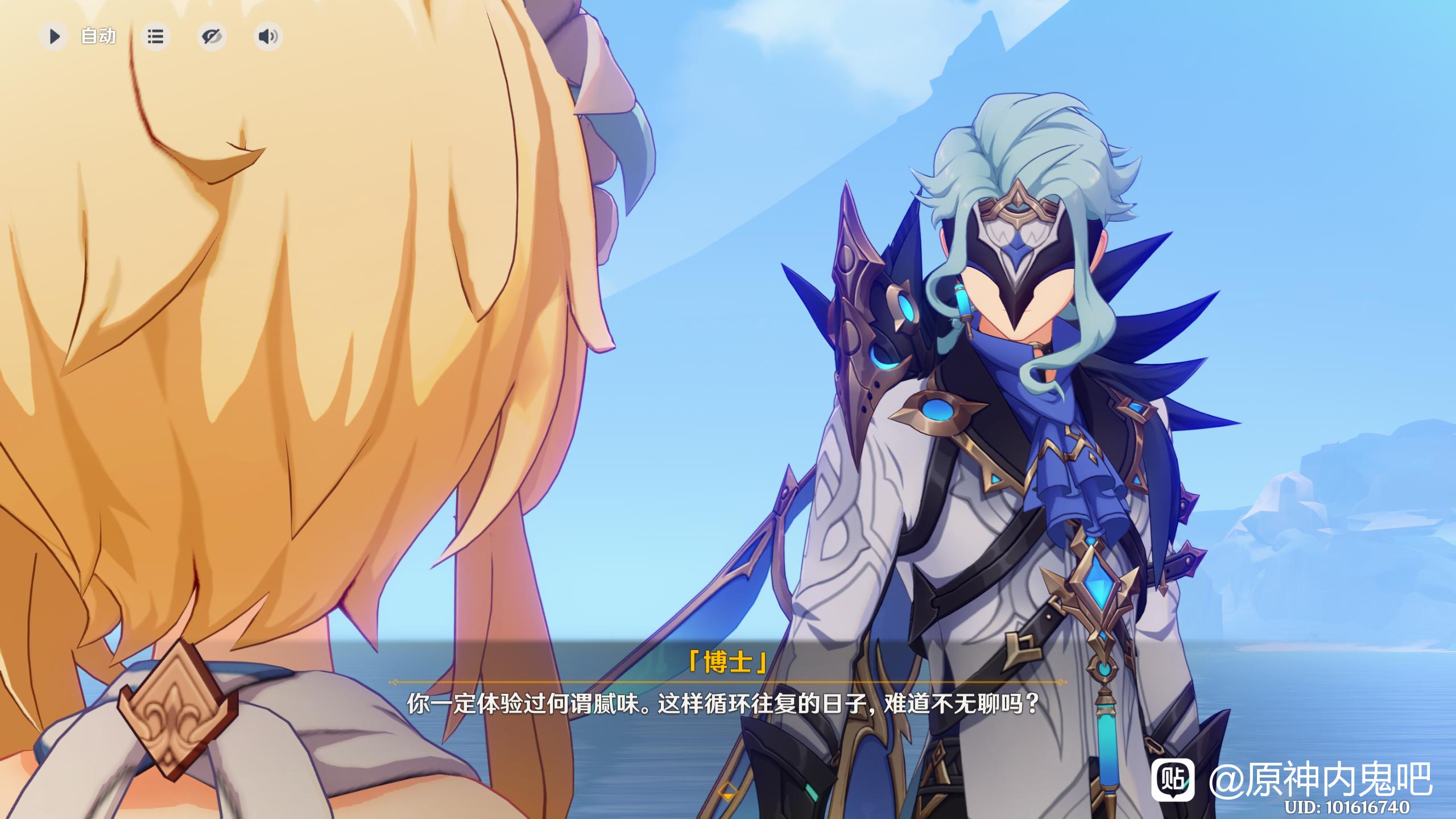Hide the dialogue interface

point(212,37)
